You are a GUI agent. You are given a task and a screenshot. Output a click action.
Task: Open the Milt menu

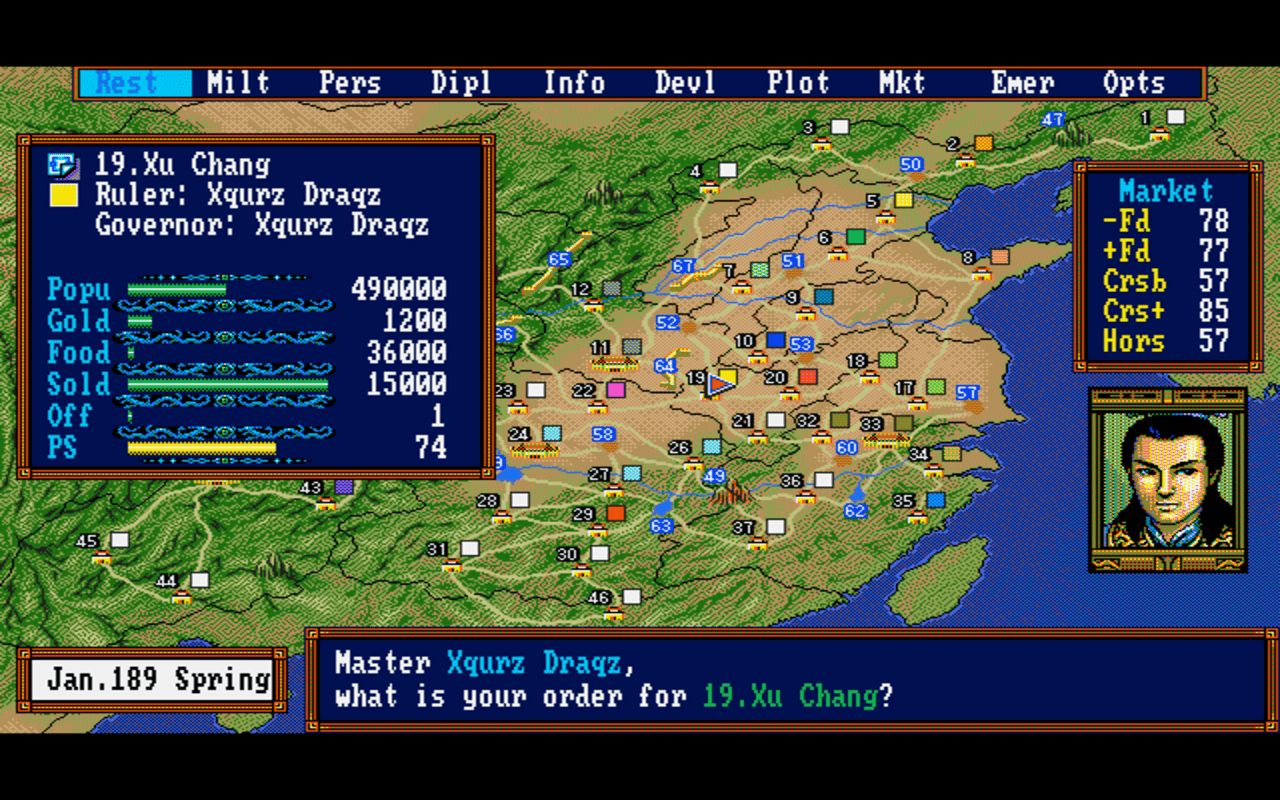(239, 83)
